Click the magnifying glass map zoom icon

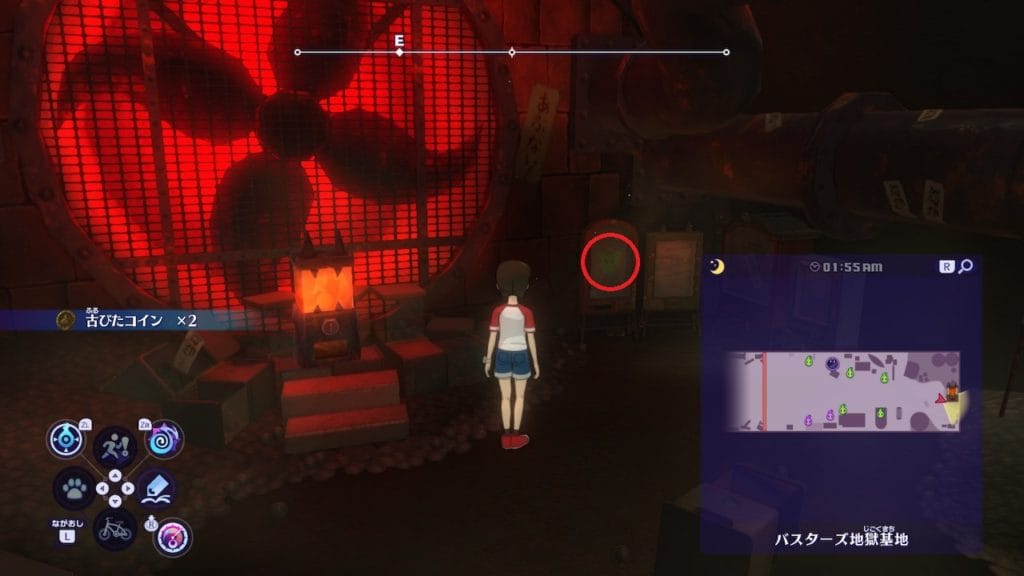pyautogui.click(x=965, y=267)
